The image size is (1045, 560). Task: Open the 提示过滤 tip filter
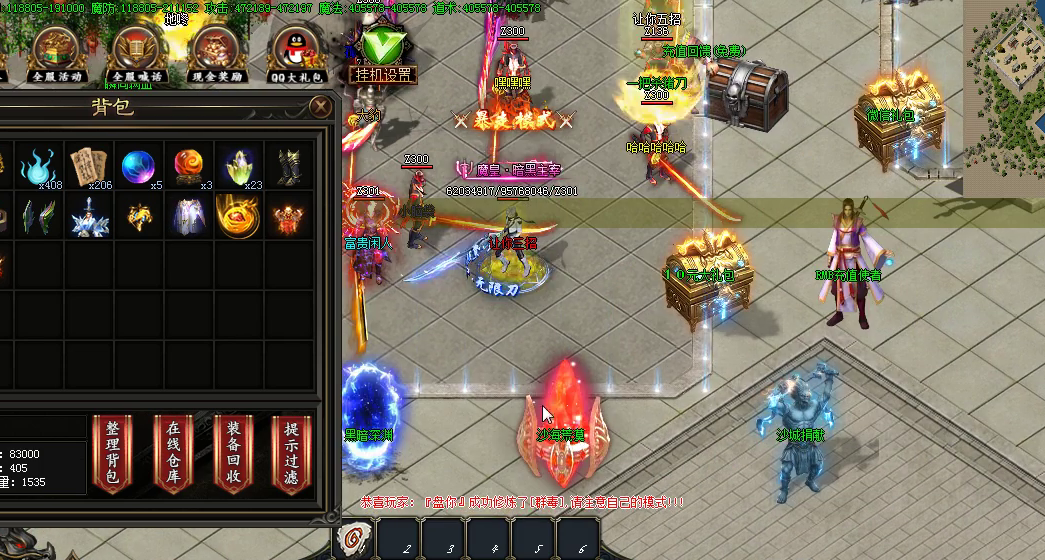(292, 453)
